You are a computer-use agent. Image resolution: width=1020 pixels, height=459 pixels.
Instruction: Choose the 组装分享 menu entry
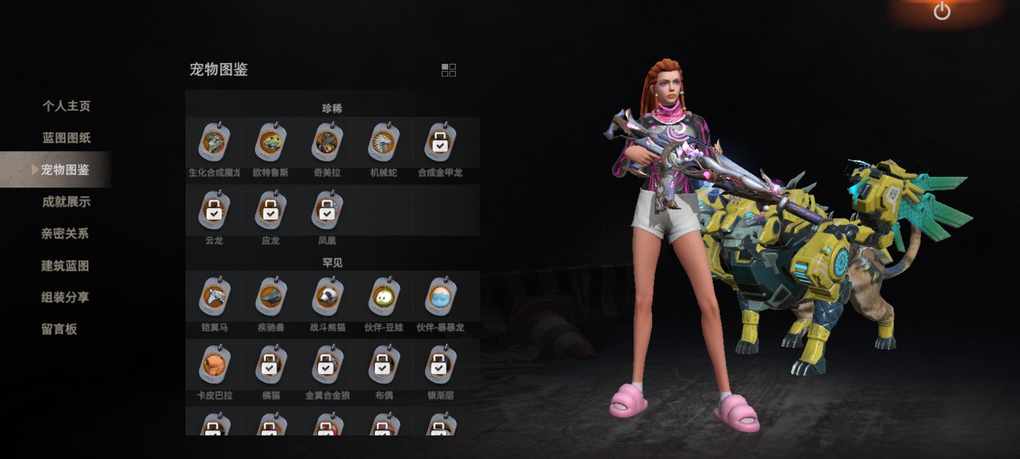66,298
